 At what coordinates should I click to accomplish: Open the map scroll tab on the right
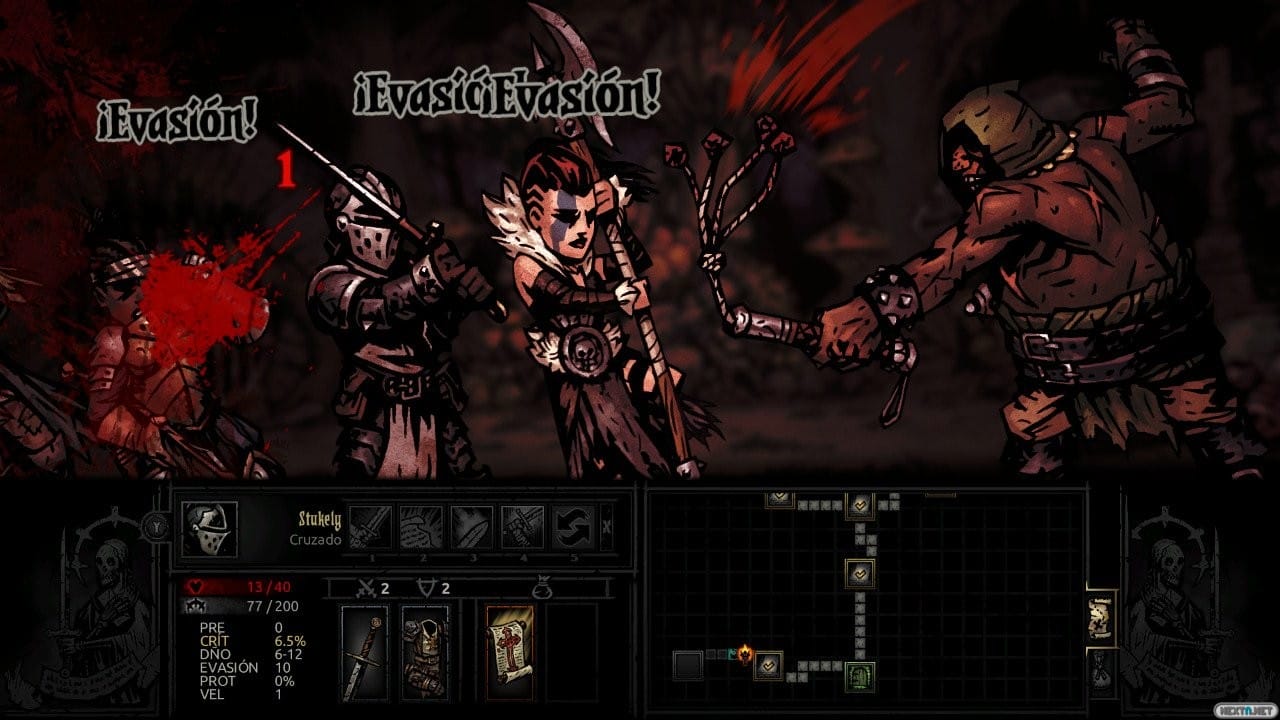1101,616
